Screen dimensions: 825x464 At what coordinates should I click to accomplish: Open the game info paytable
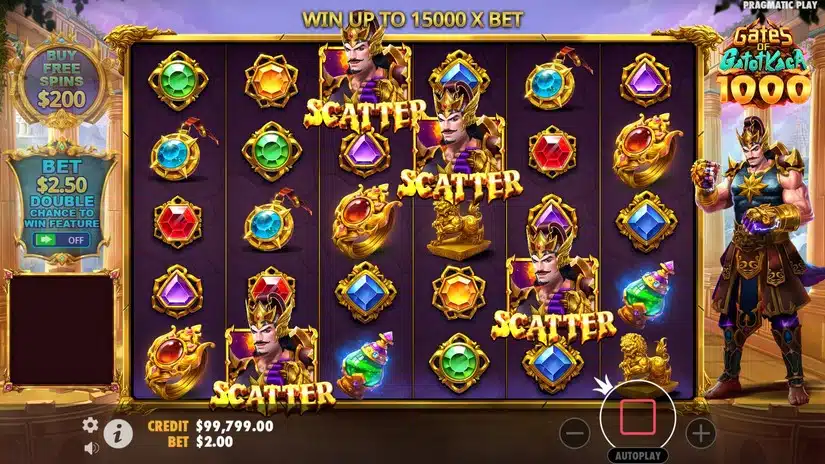point(118,433)
